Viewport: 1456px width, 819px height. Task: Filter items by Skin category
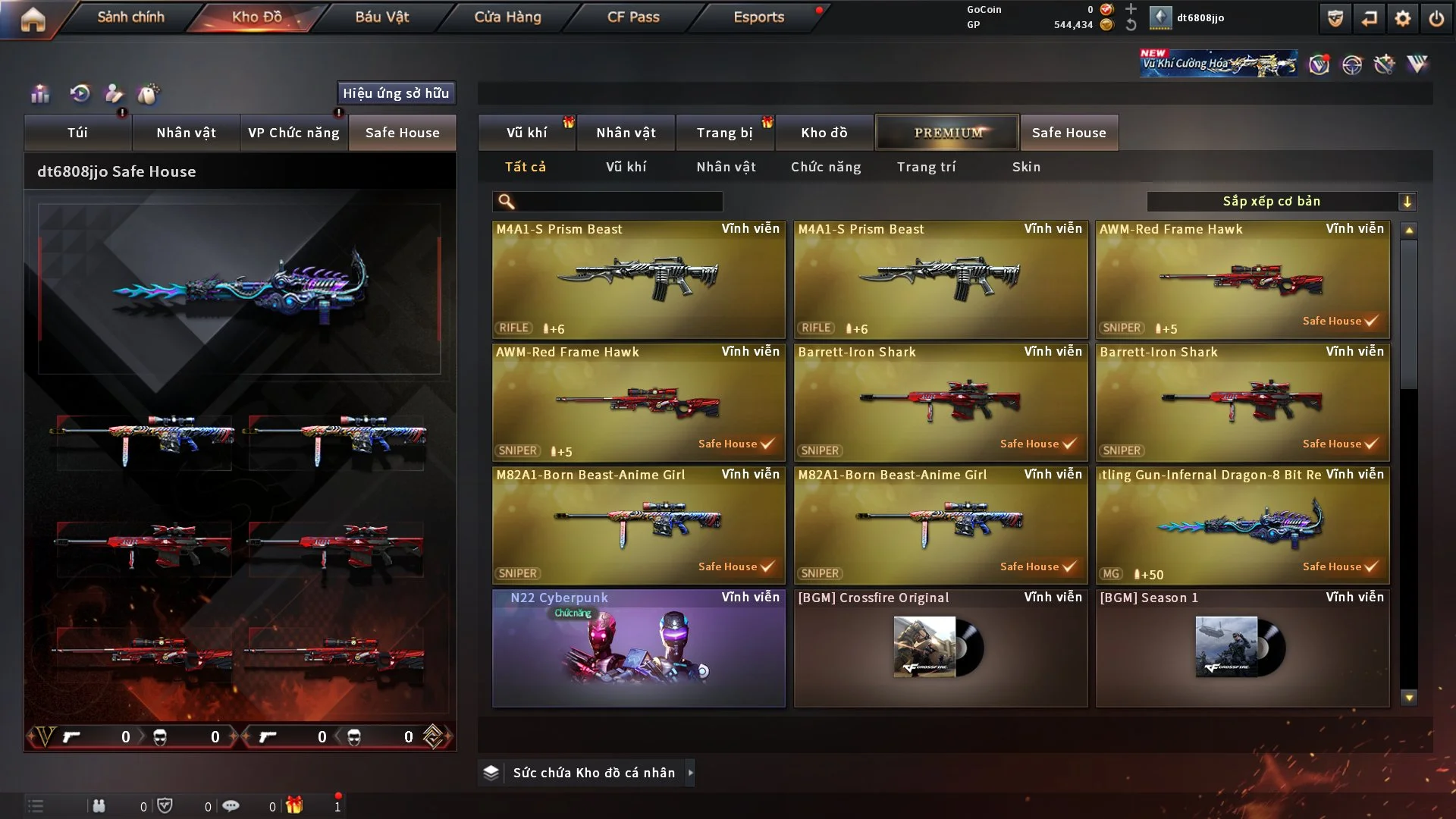point(1026,167)
